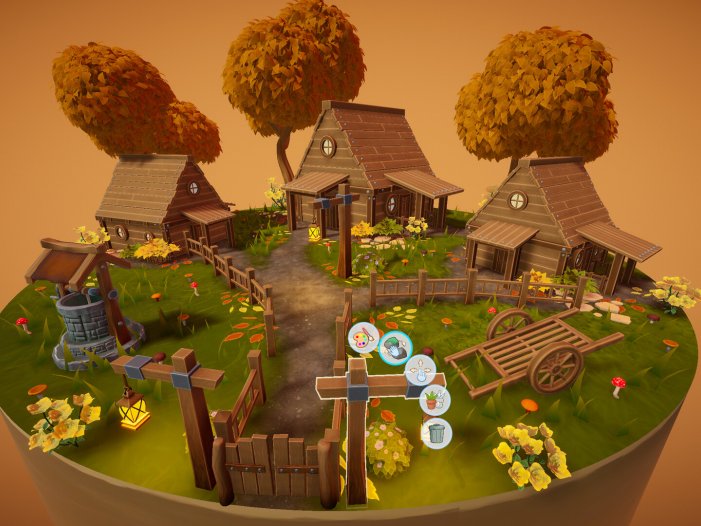This screenshot has width=701, height=526.
Task: Delete the object with the trash can
Action: click(436, 433)
